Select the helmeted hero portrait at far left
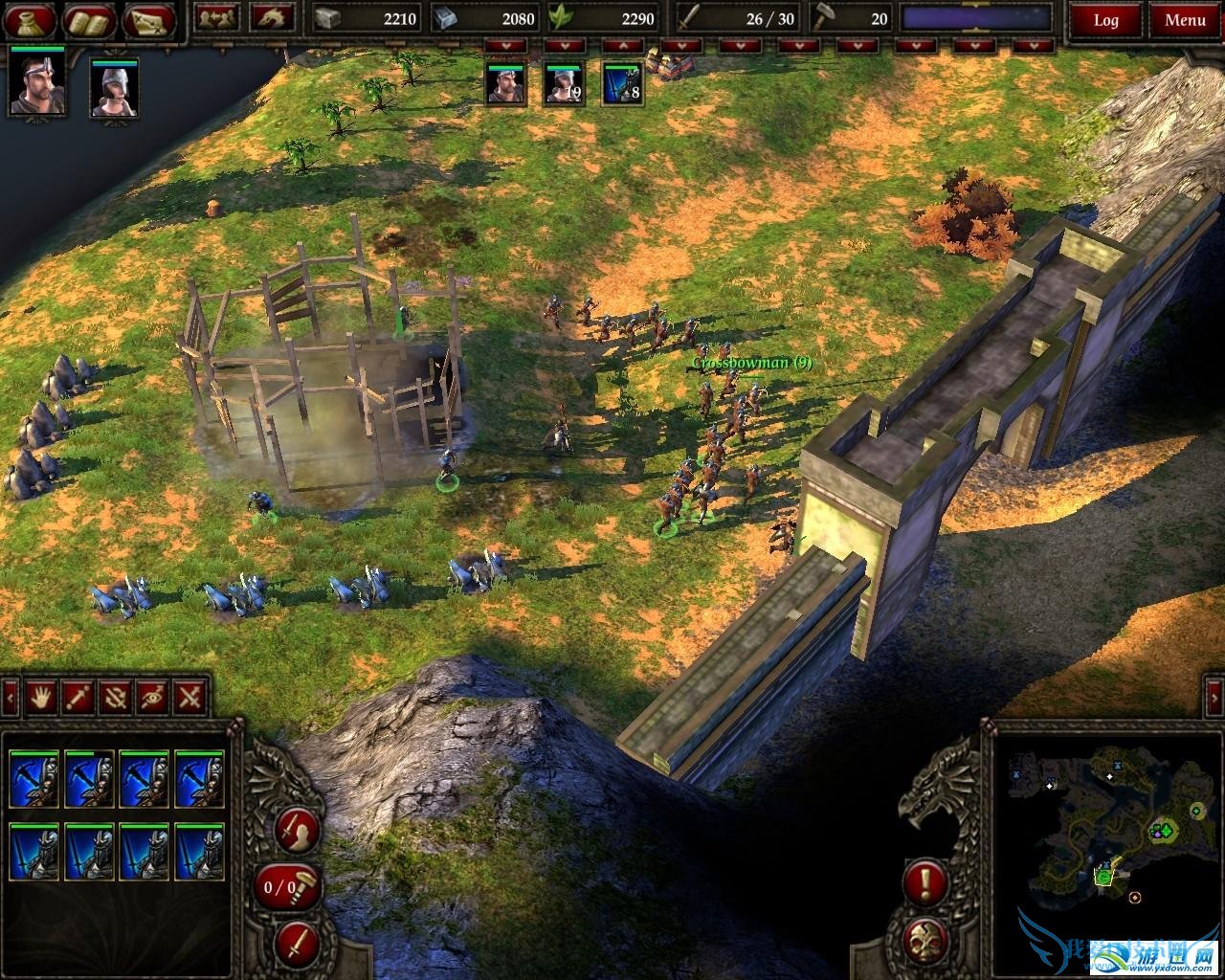1225x980 pixels. [x=115, y=88]
